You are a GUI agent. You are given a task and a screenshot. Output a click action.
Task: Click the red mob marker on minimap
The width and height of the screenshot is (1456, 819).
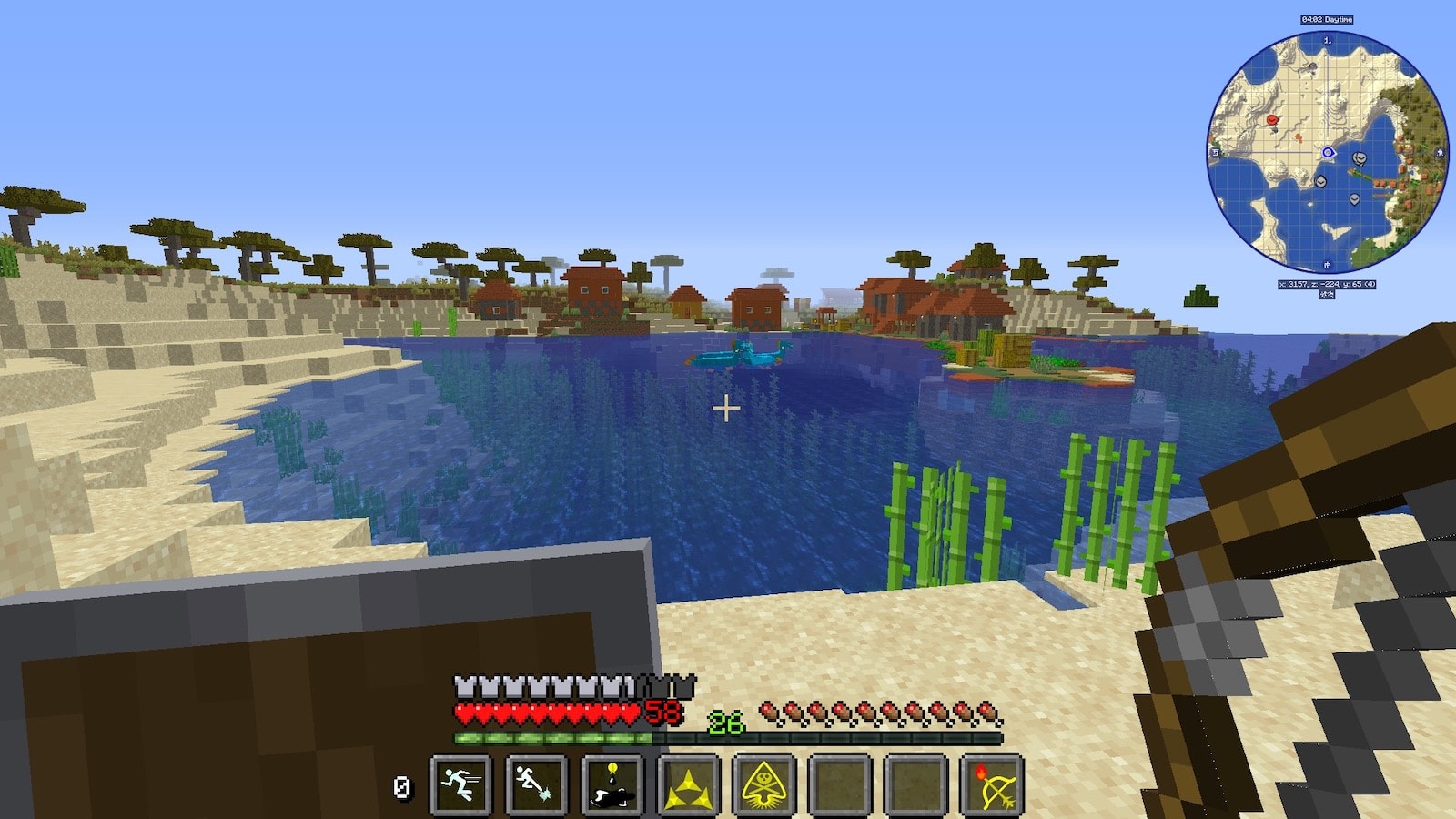click(1272, 120)
